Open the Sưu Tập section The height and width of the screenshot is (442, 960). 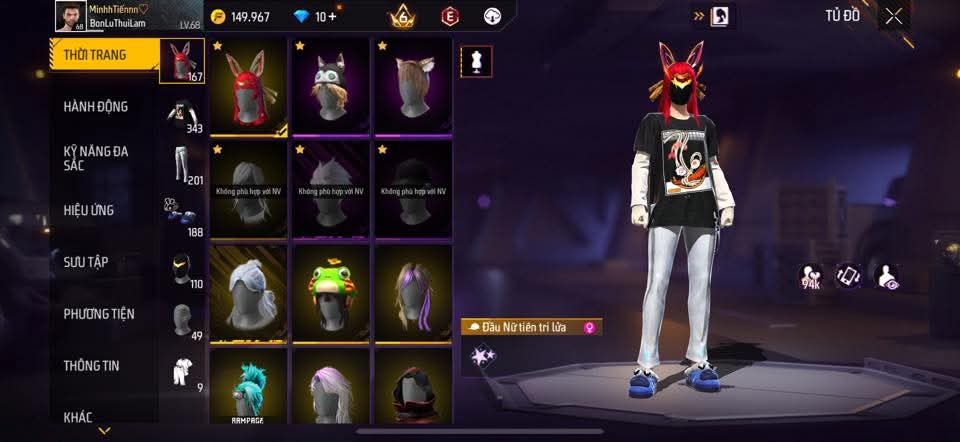click(87, 262)
